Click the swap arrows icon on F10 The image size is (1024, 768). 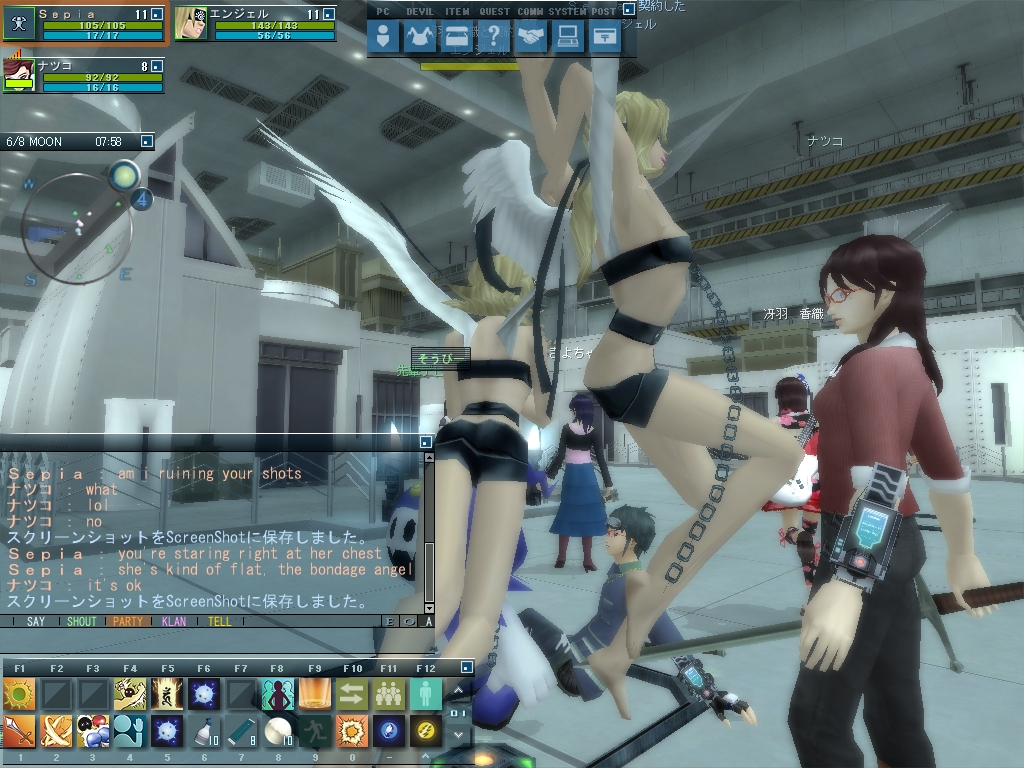click(x=351, y=693)
